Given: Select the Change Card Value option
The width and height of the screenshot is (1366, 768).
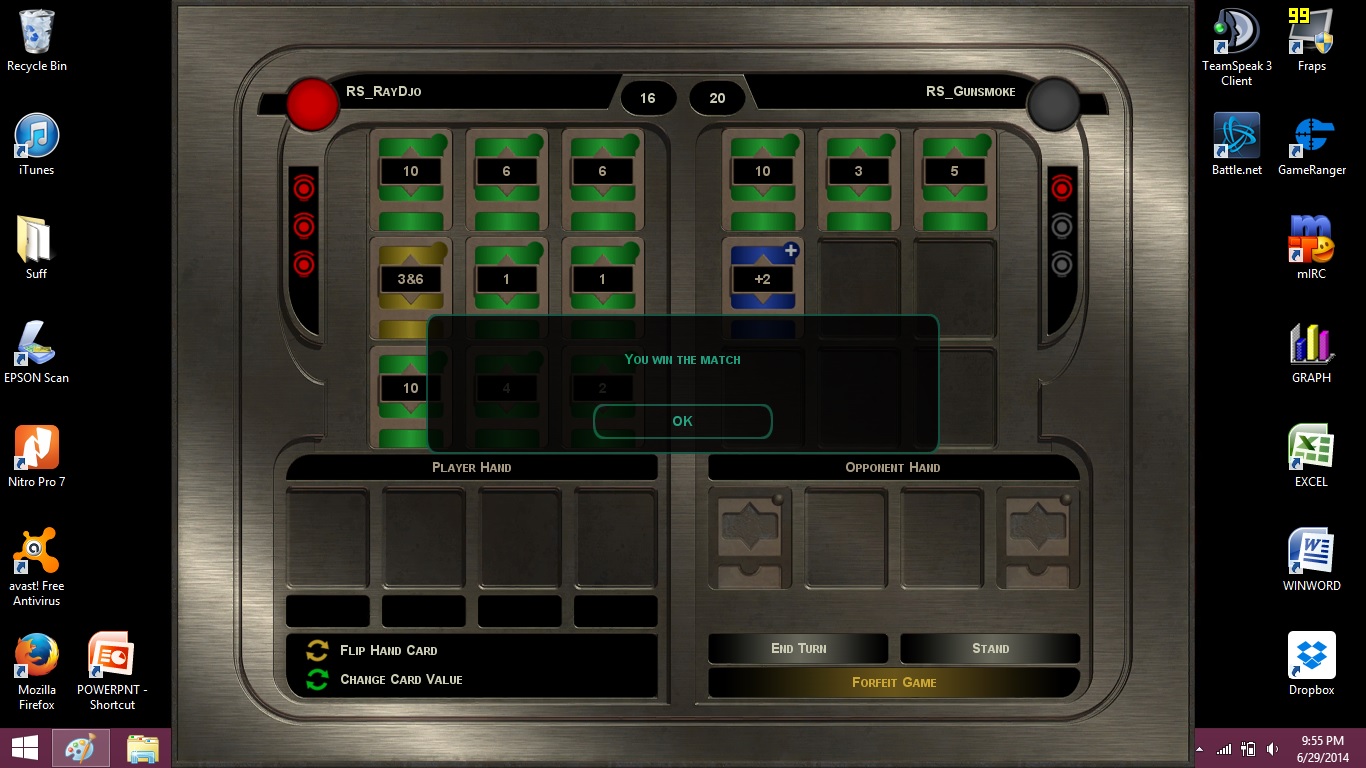Looking at the screenshot, I should point(400,679).
